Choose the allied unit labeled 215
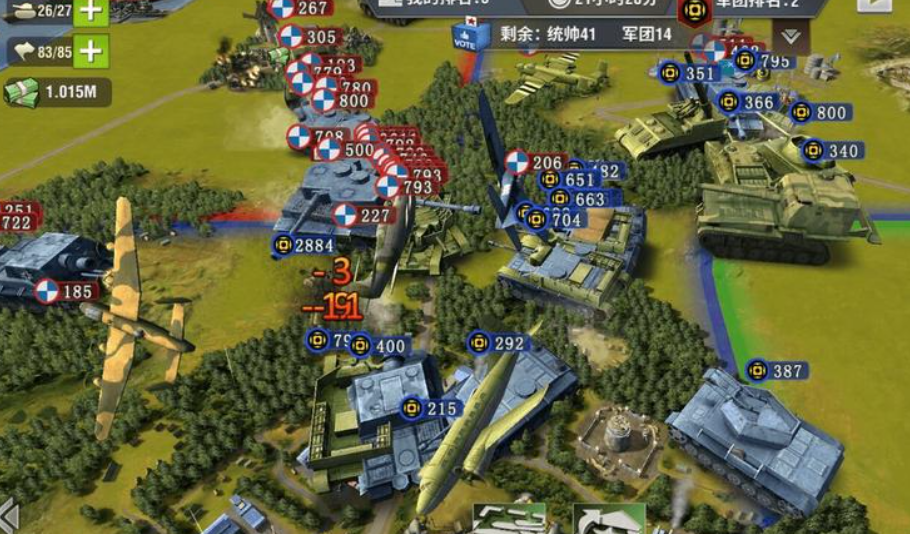Viewport: 910px width, 534px height. coord(430,409)
